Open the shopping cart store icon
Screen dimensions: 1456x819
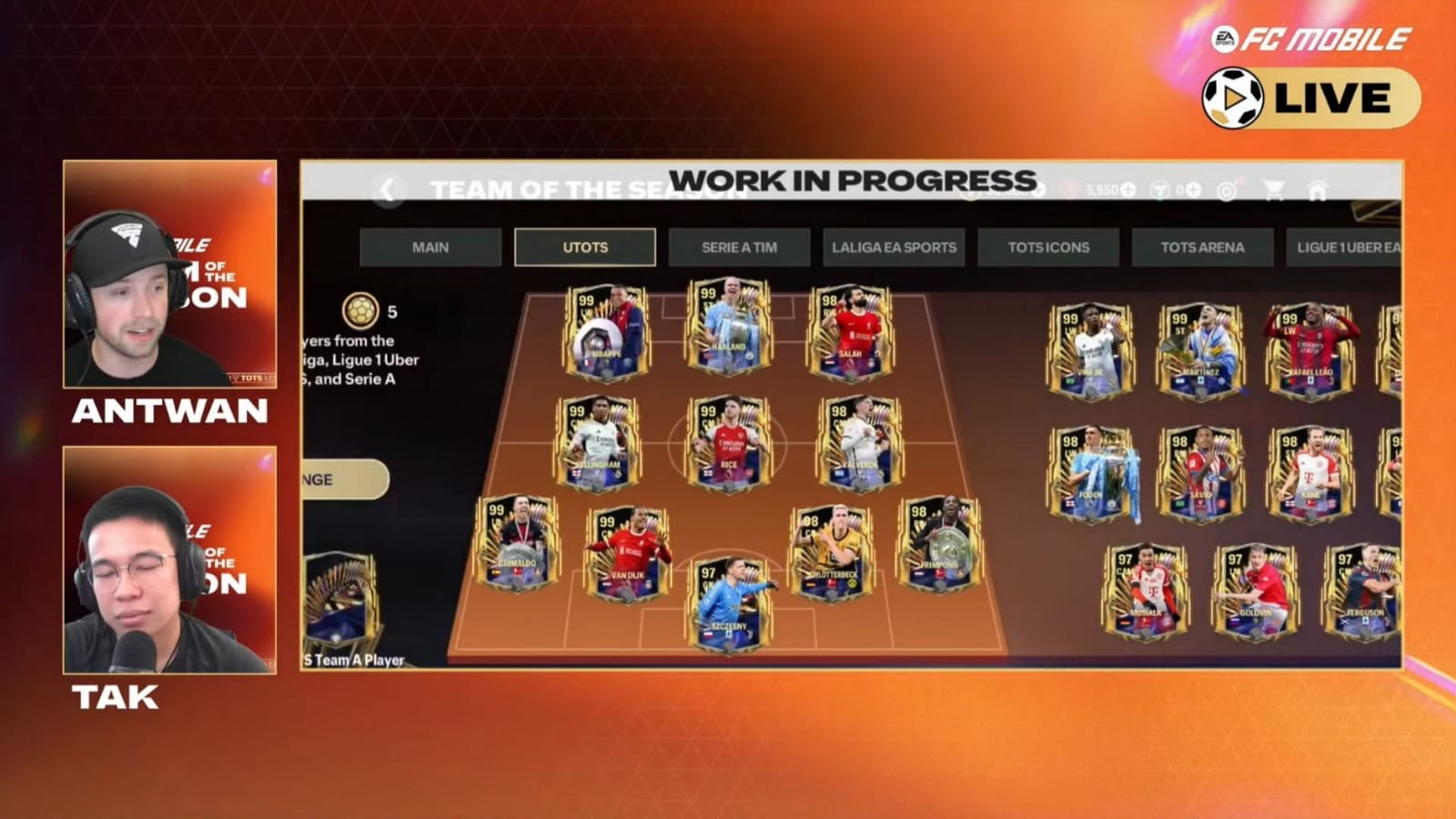tap(1275, 189)
